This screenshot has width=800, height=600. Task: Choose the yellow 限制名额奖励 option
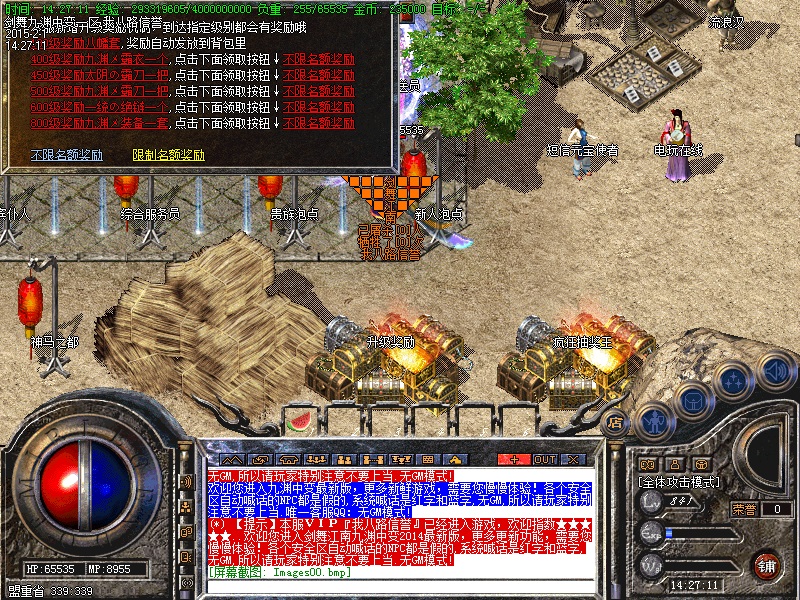click(x=168, y=156)
